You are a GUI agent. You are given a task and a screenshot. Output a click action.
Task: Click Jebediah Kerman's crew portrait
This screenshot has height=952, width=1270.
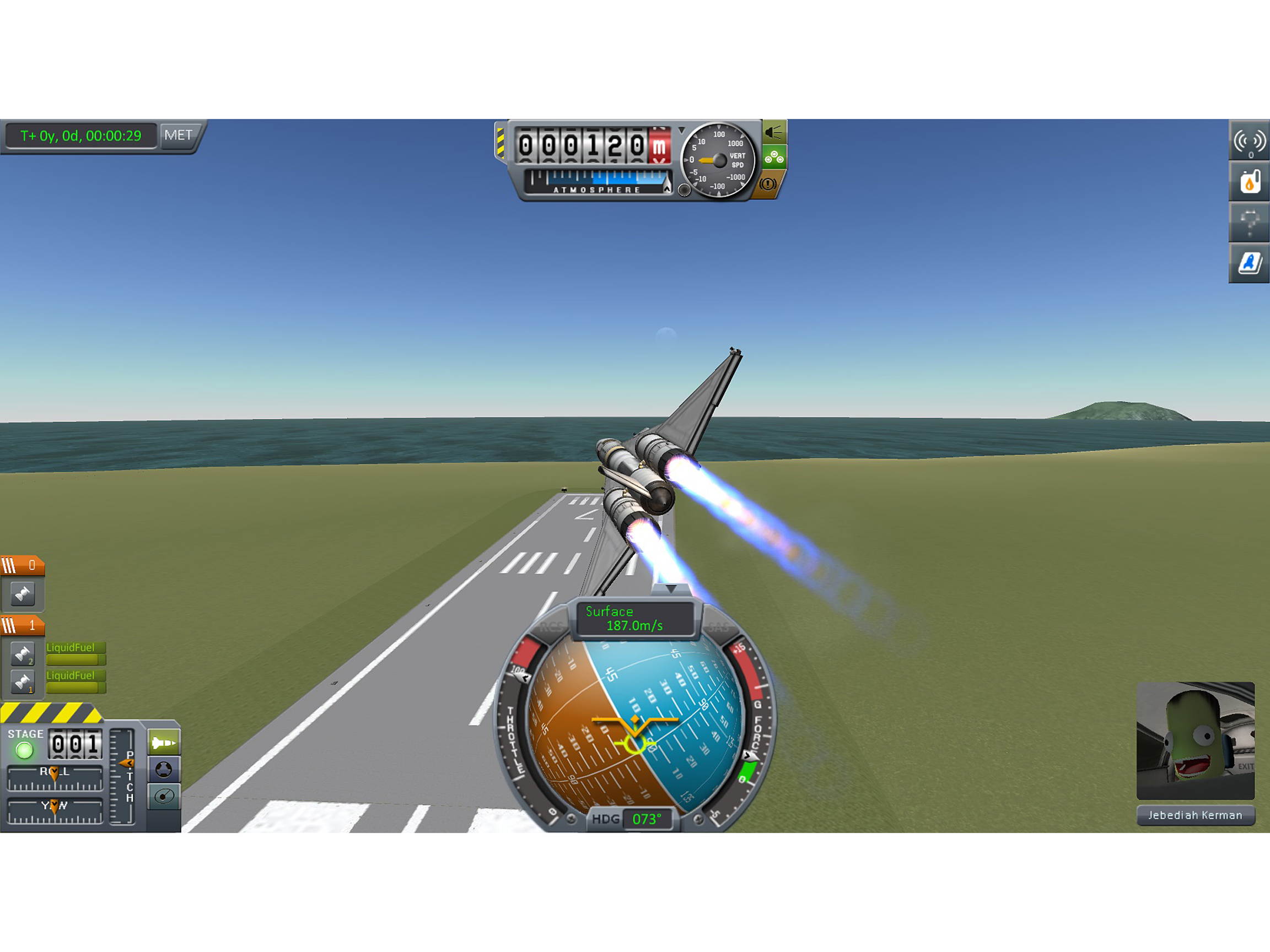[x=1194, y=740]
